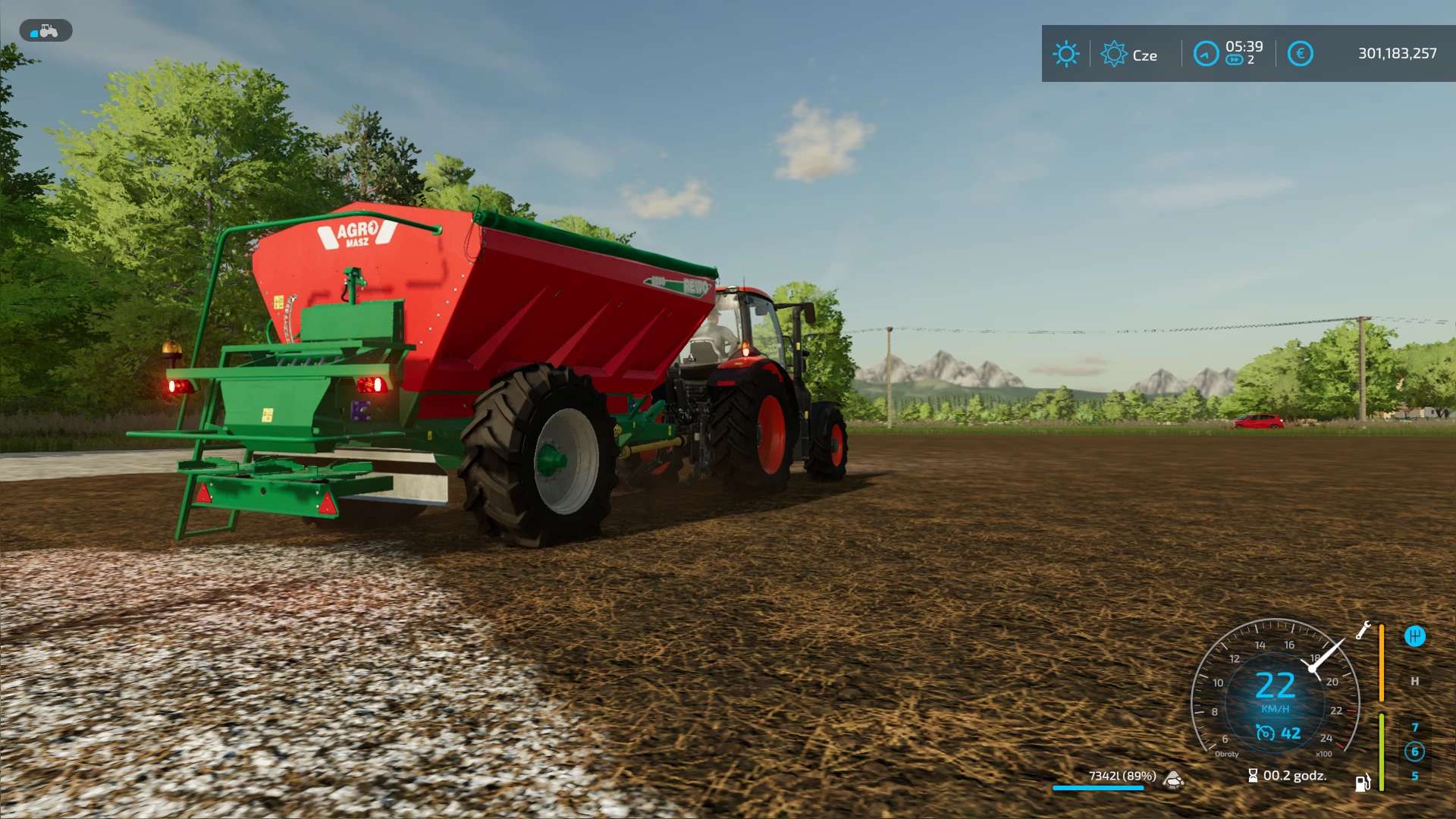This screenshot has width=1456, height=819.
Task: Click the fuel pump icon
Action: [x=1363, y=783]
